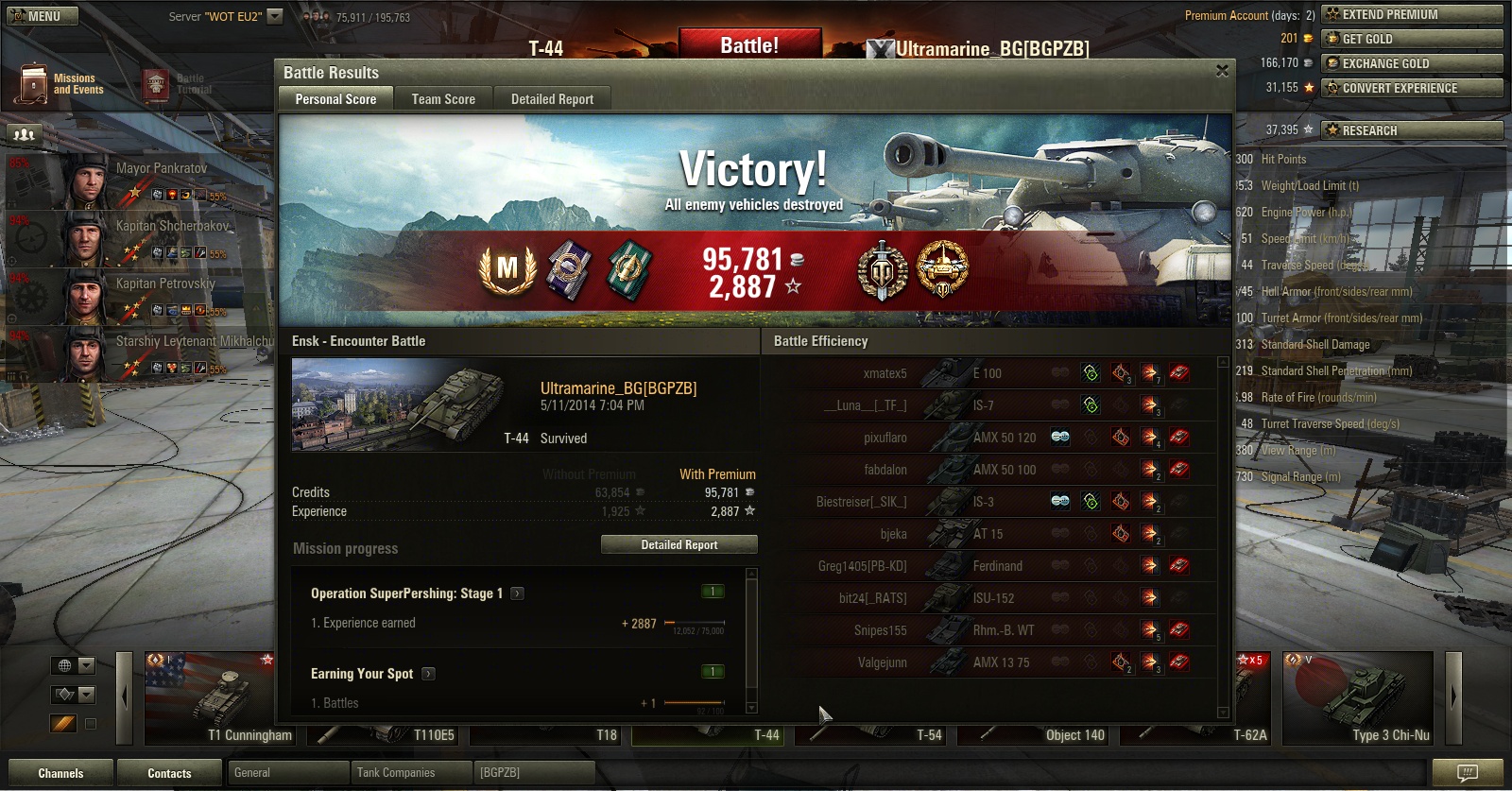Open the server selection dropdown
Image resolution: width=1512 pixels, height=791 pixels.
[x=275, y=16]
